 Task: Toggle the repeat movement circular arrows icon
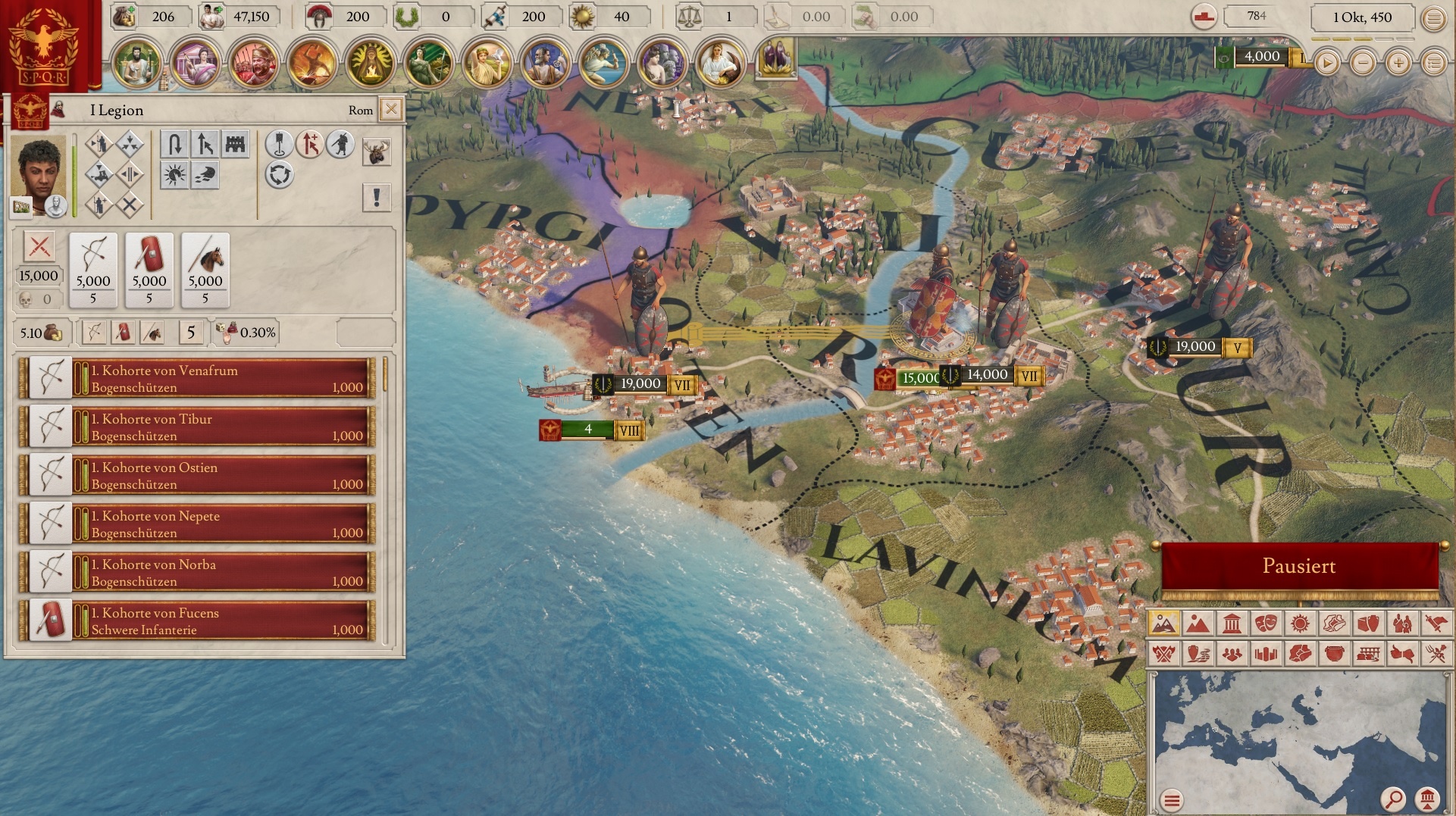[281, 174]
